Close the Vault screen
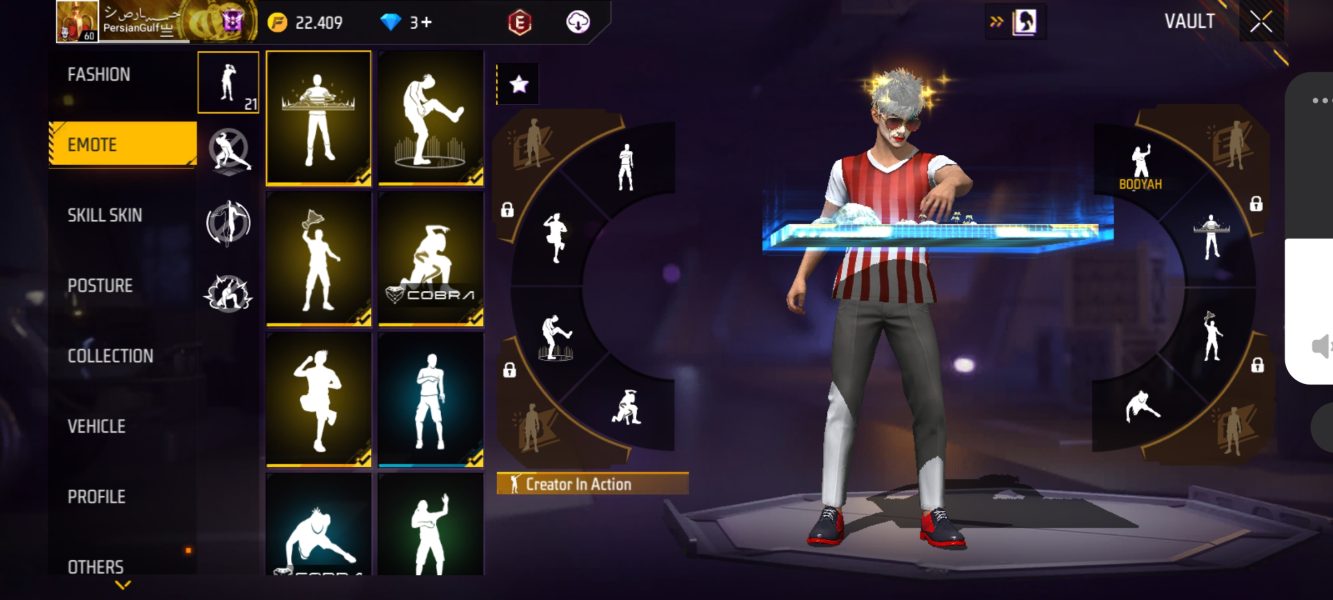Image resolution: width=1333 pixels, height=600 pixels. coord(1260,22)
